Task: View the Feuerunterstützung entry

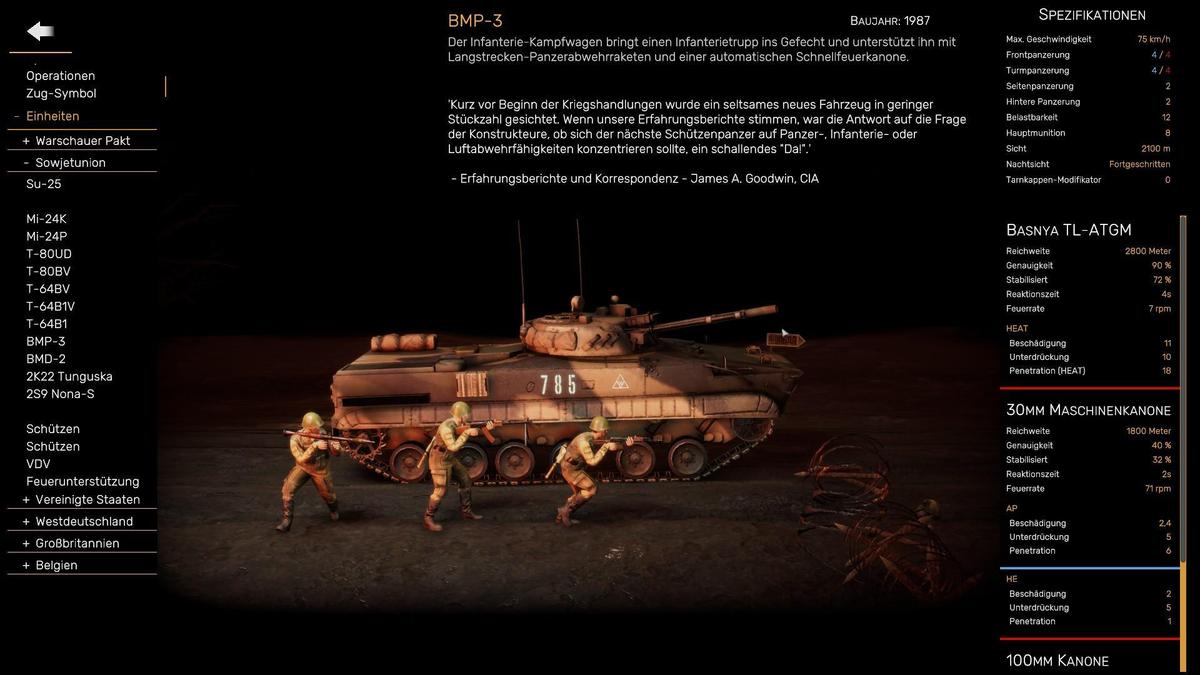Action: (83, 481)
